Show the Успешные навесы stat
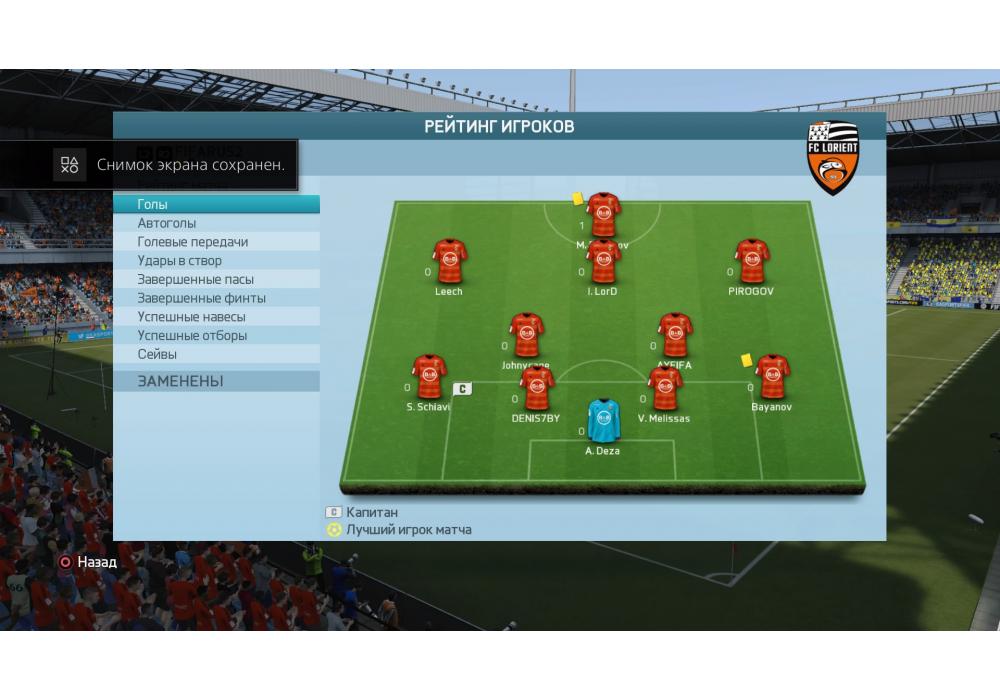The image size is (1000, 700). click(216, 317)
